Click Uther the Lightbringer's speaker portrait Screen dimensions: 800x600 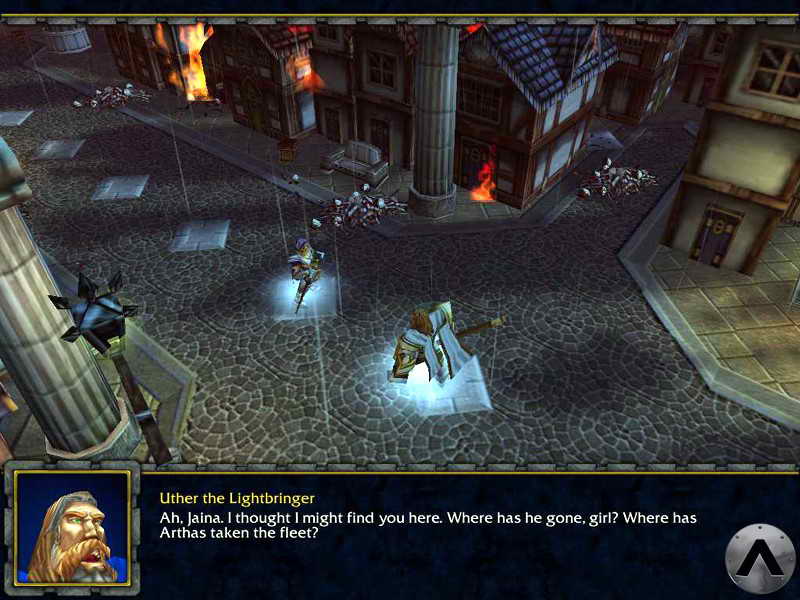tap(72, 526)
